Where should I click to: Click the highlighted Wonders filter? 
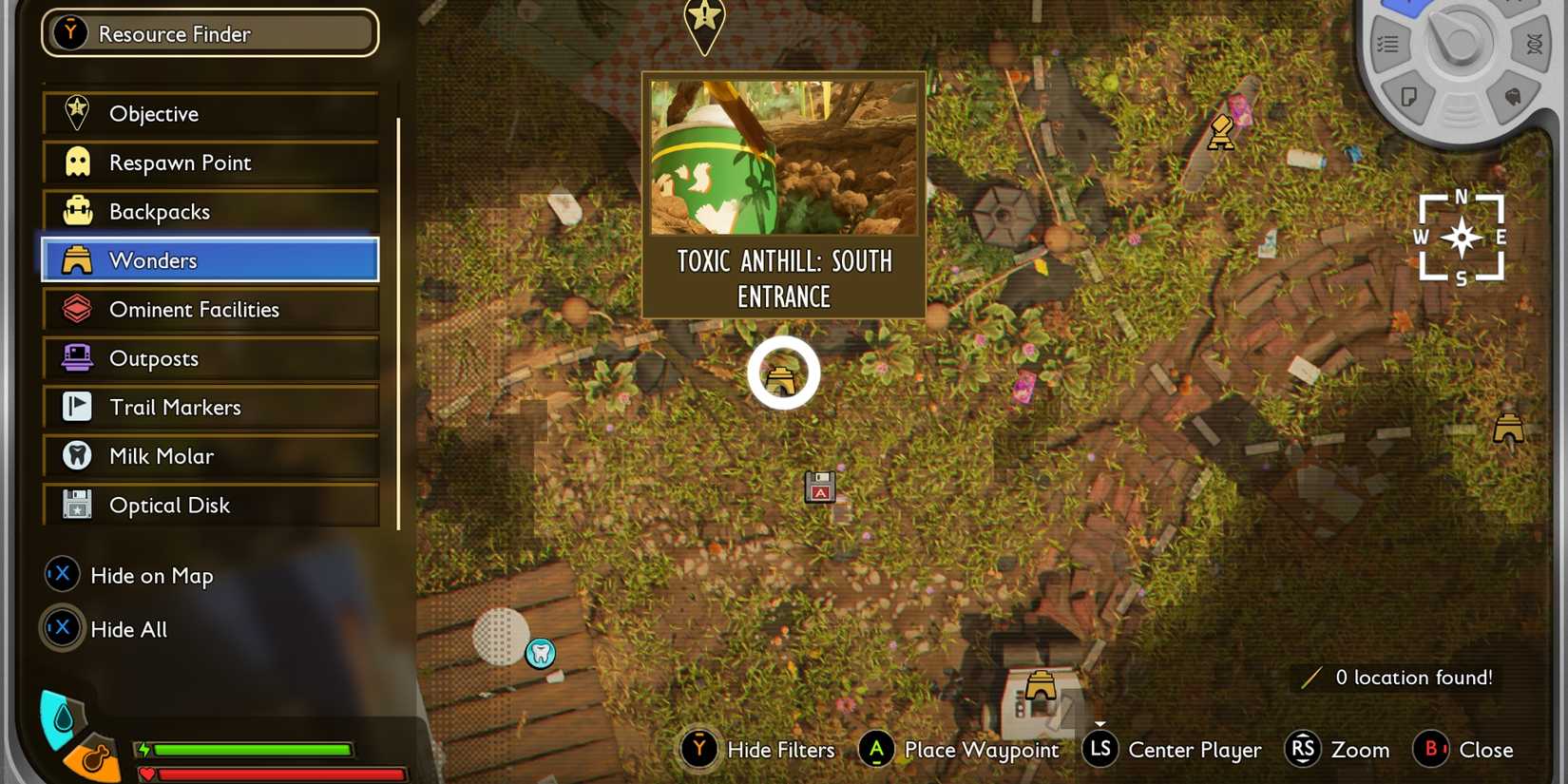[x=210, y=260]
